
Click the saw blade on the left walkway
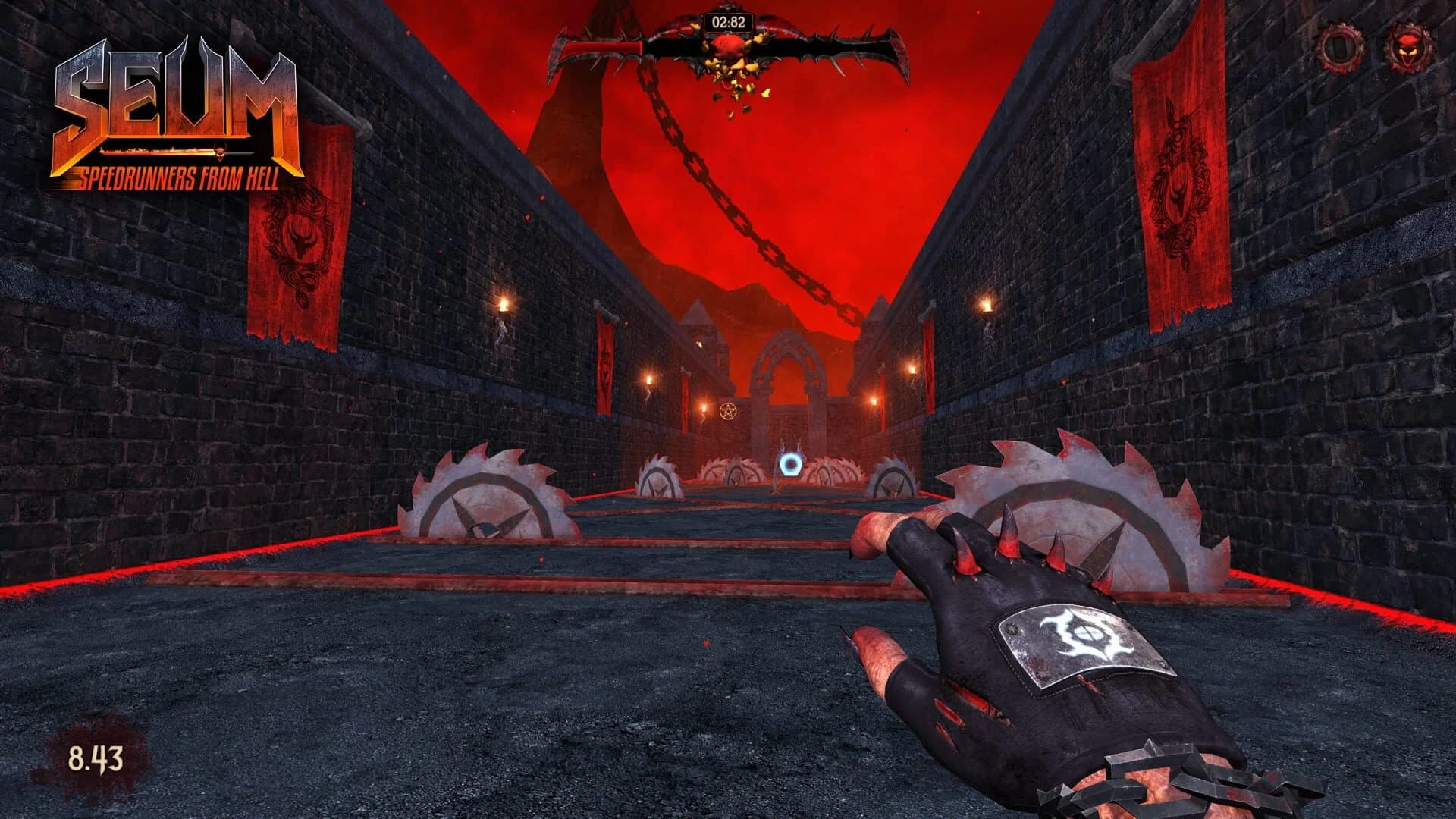point(485,493)
